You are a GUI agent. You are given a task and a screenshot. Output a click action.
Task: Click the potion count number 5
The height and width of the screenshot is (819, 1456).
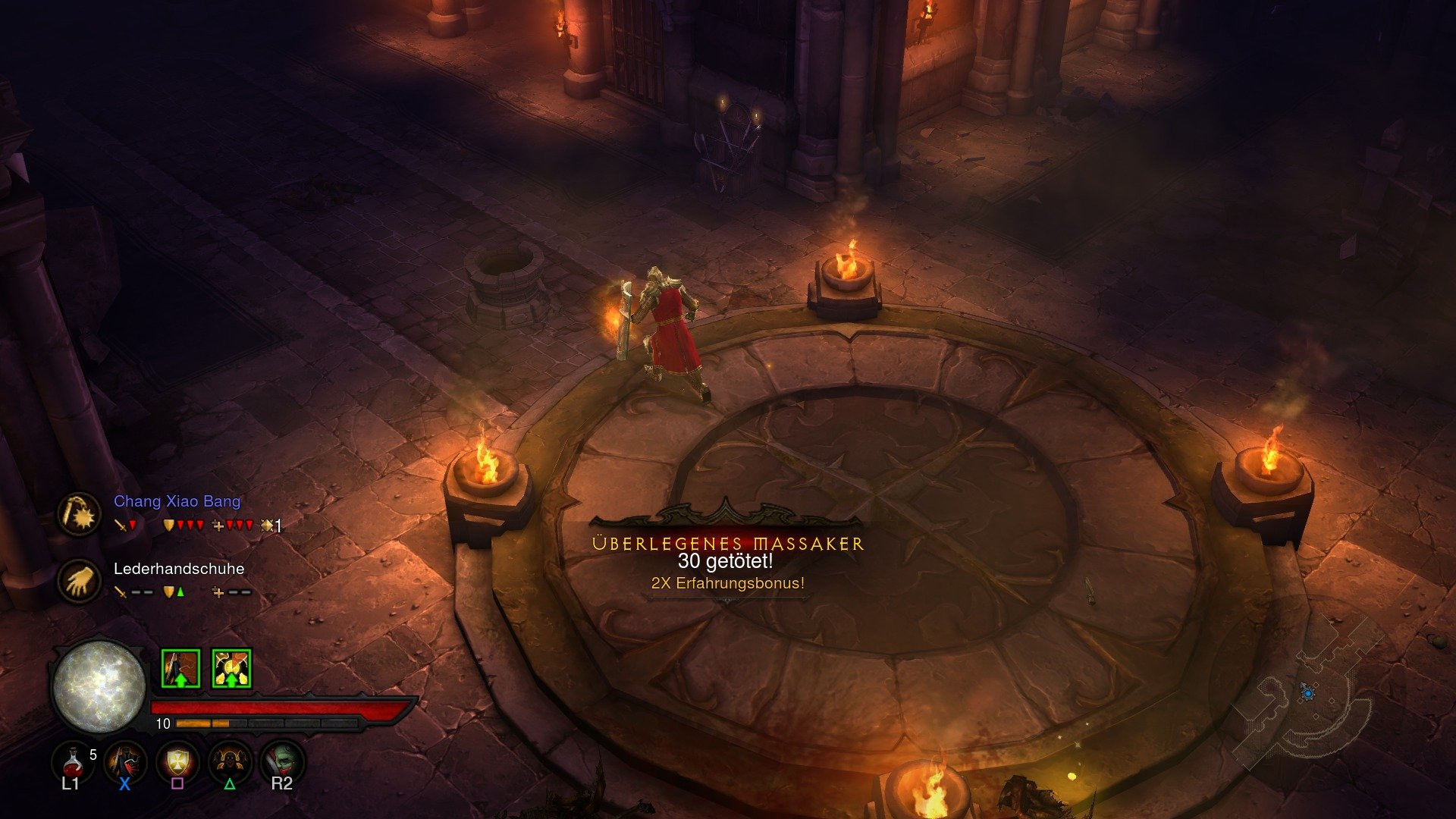click(x=93, y=755)
